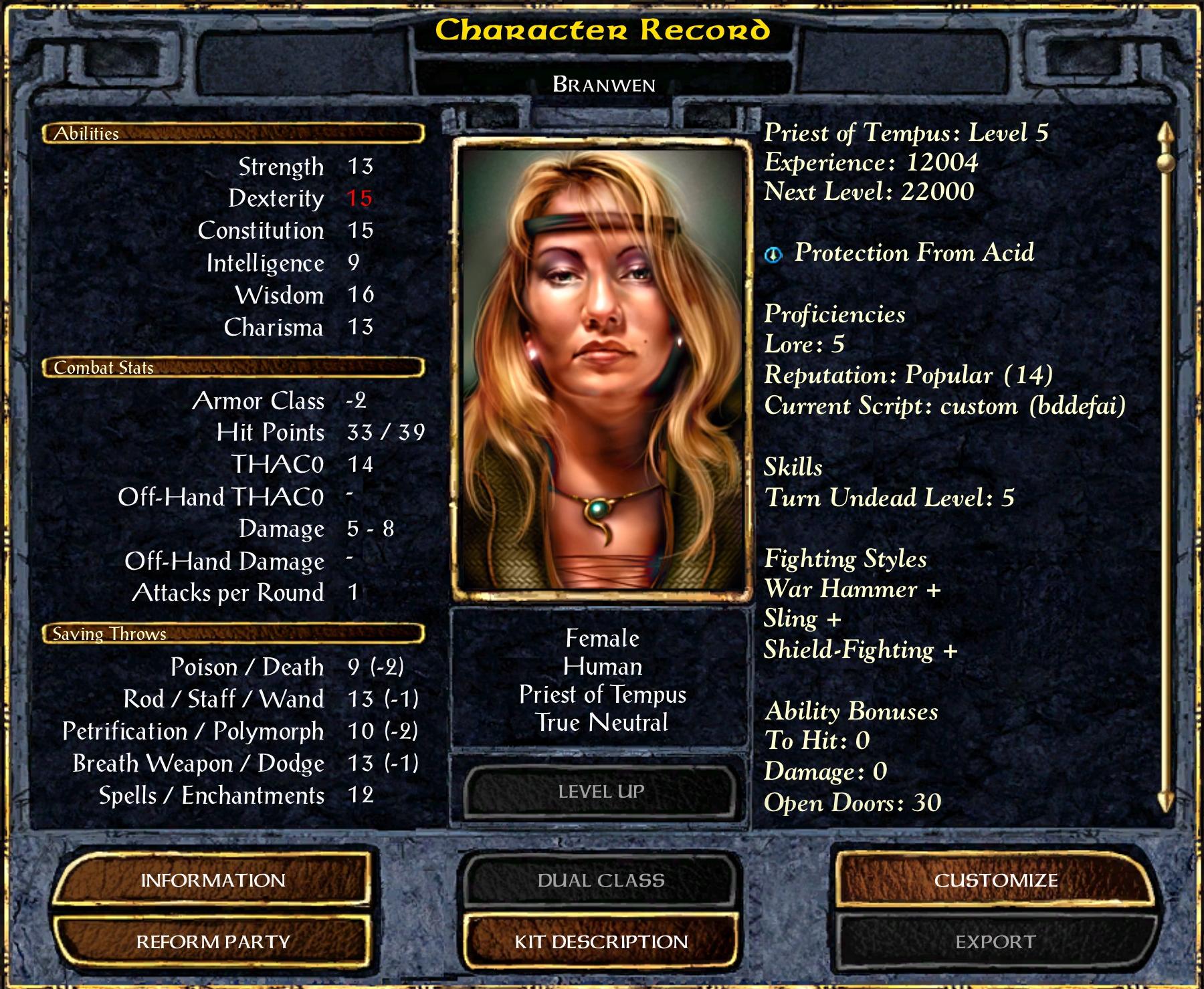Select the Dual Class button

coord(601,880)
